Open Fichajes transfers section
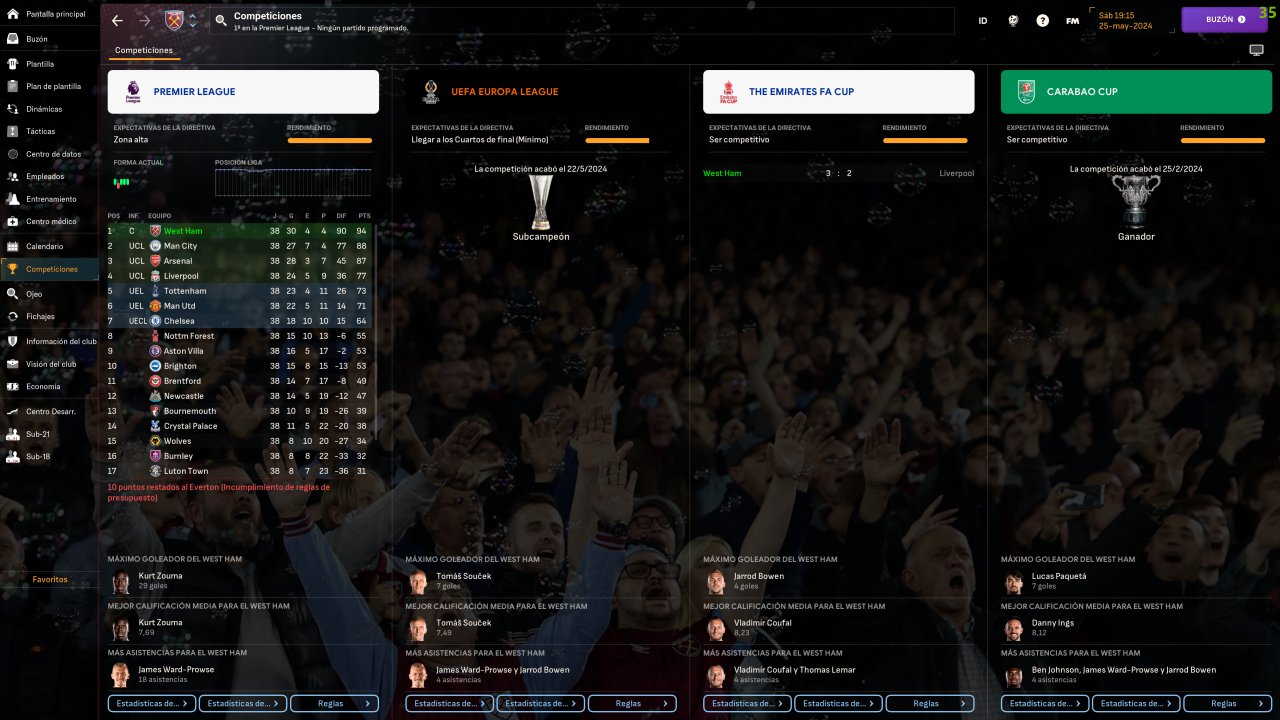Viewport: 1280px width, 720px height. point(40,316)
